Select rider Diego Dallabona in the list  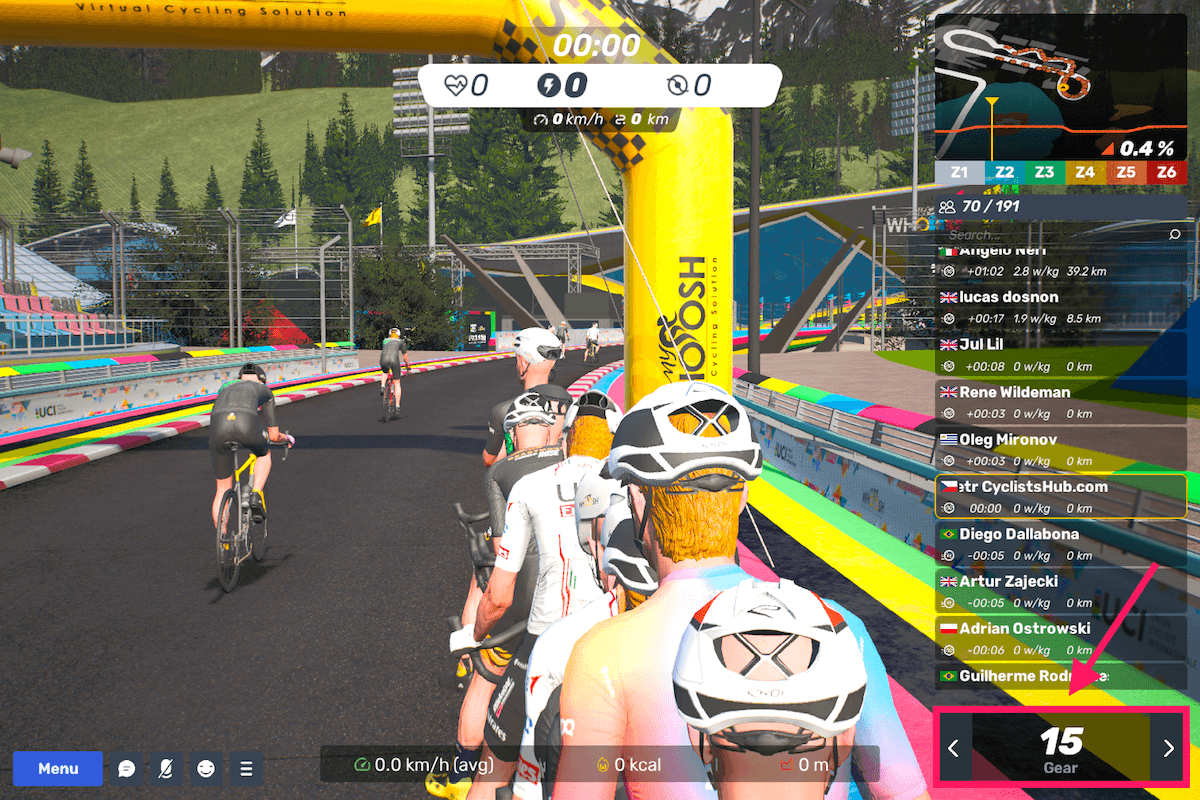click(x=1060, y=544)
